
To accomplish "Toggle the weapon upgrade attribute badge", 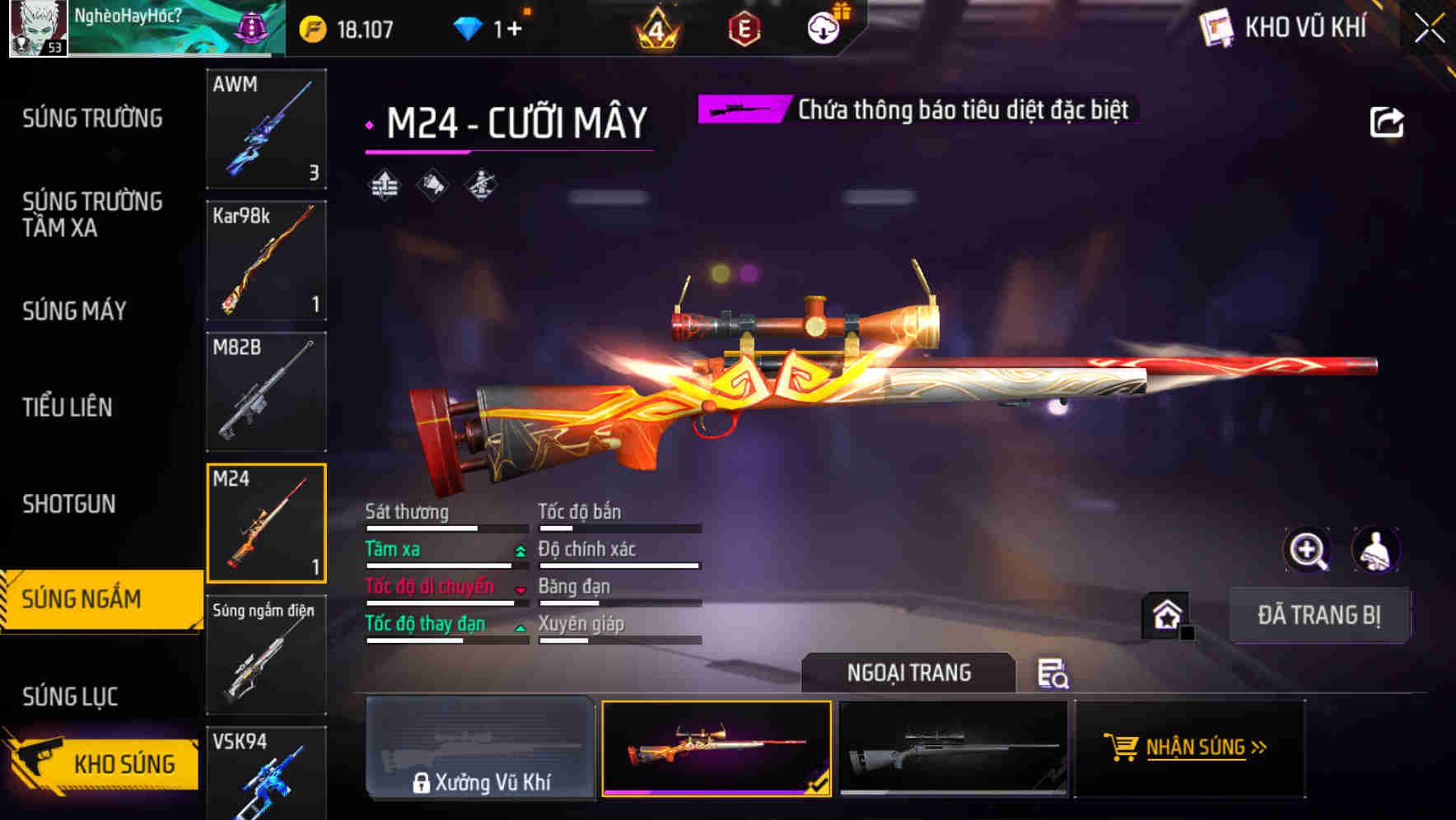I will pyautogui.click(x=385, y=185).
